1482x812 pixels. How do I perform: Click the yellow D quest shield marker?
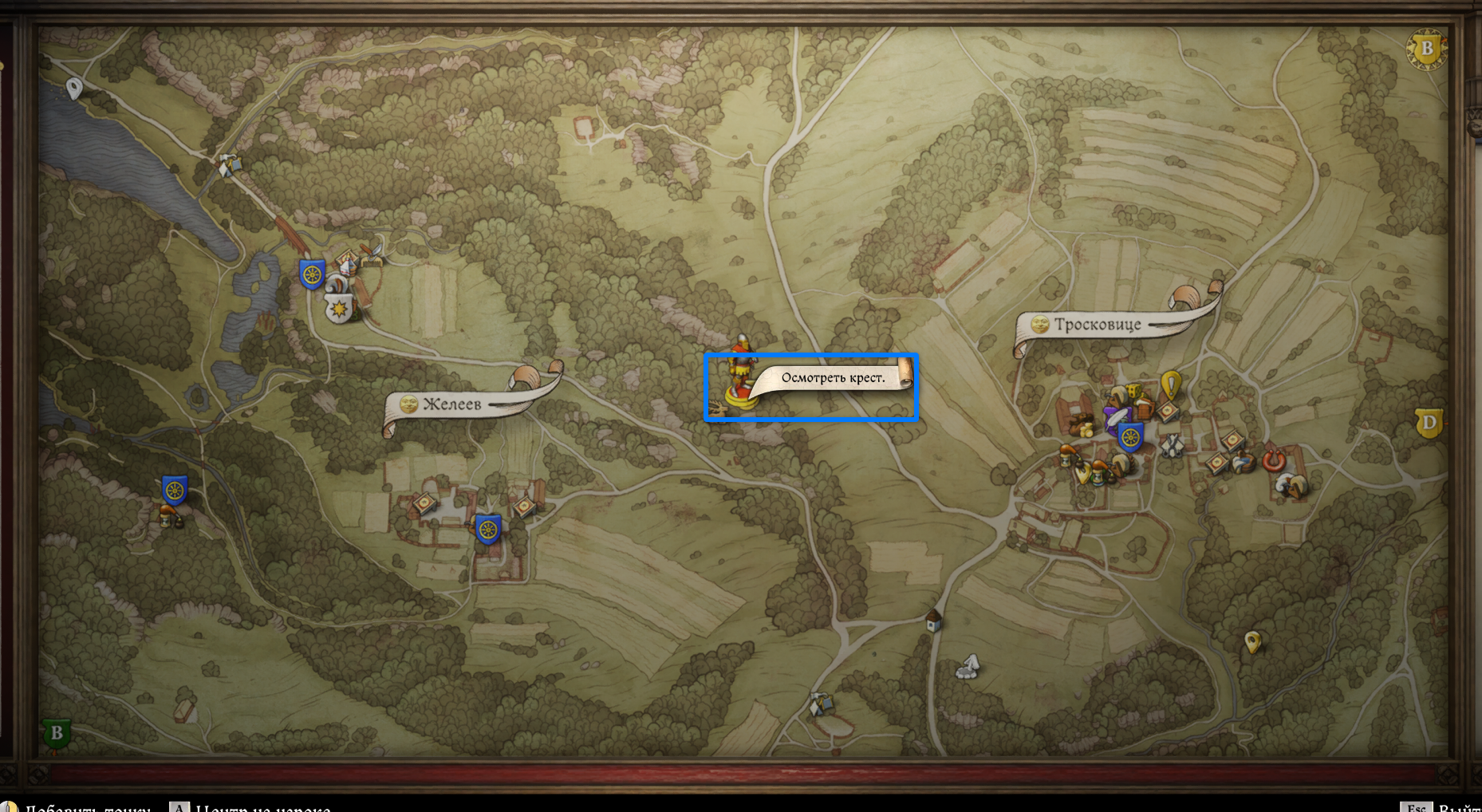click(1428, 423)
